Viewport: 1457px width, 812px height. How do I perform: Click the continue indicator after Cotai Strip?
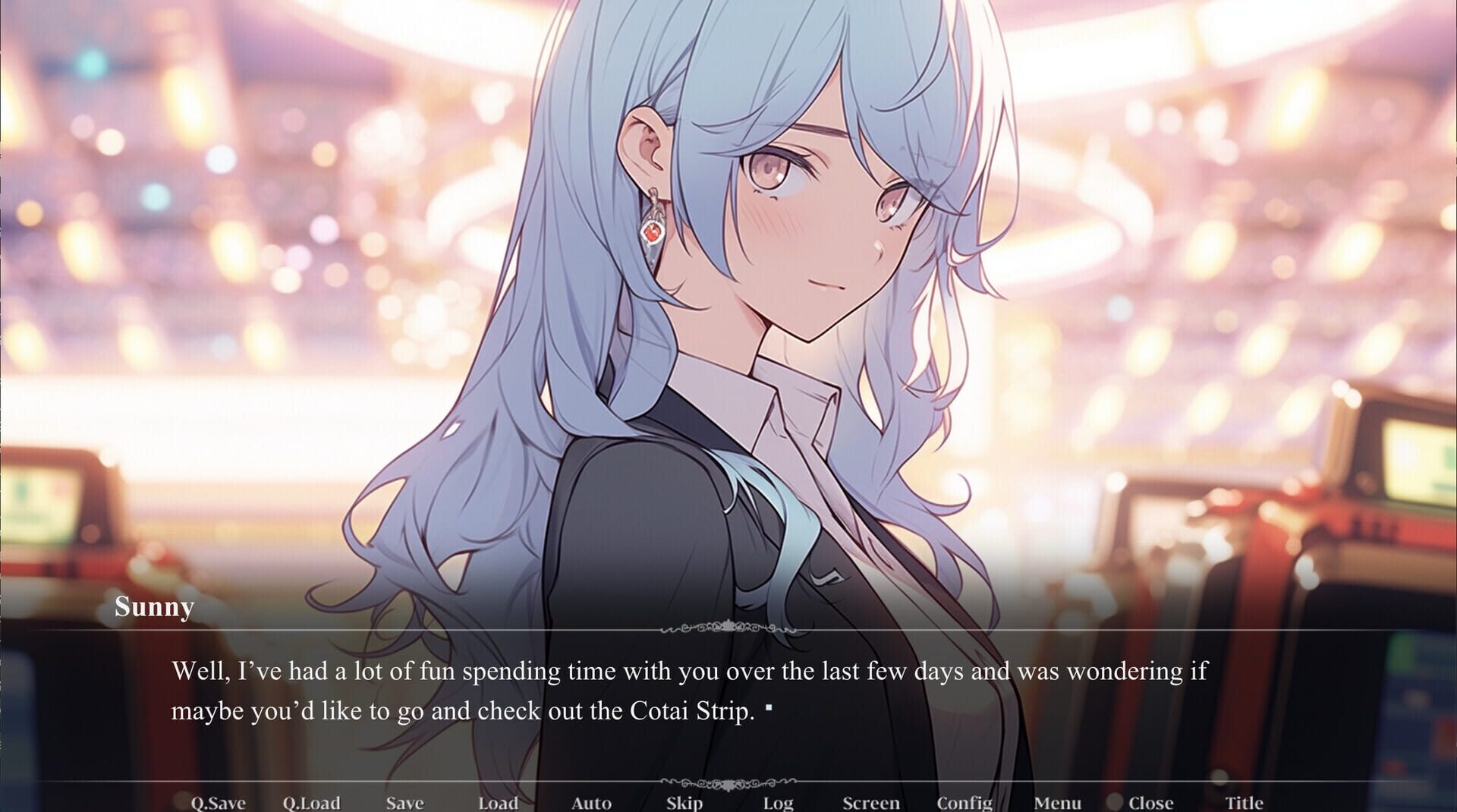(769, 706)
